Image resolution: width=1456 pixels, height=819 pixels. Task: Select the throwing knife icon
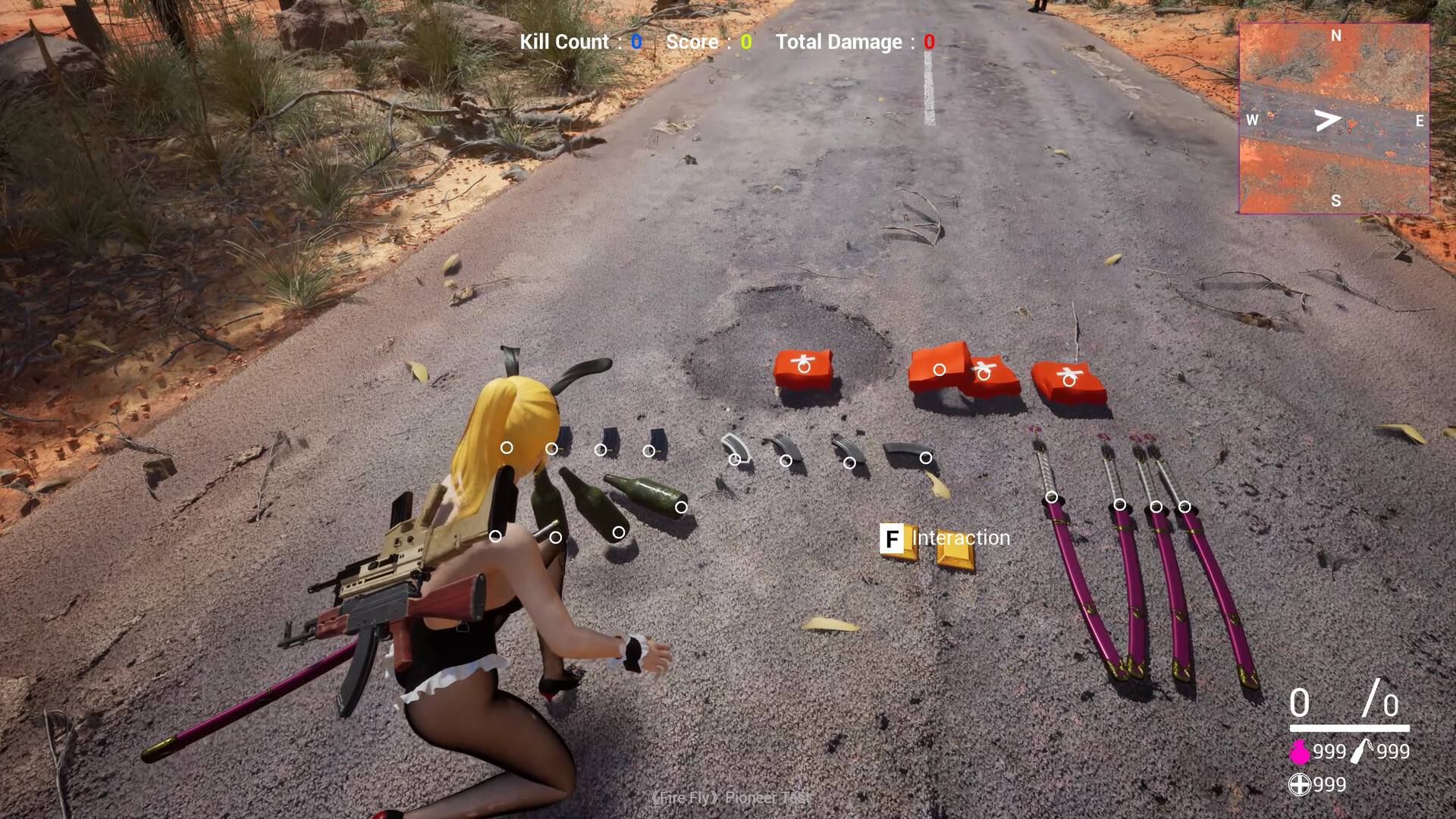(x=1363, y=751)
